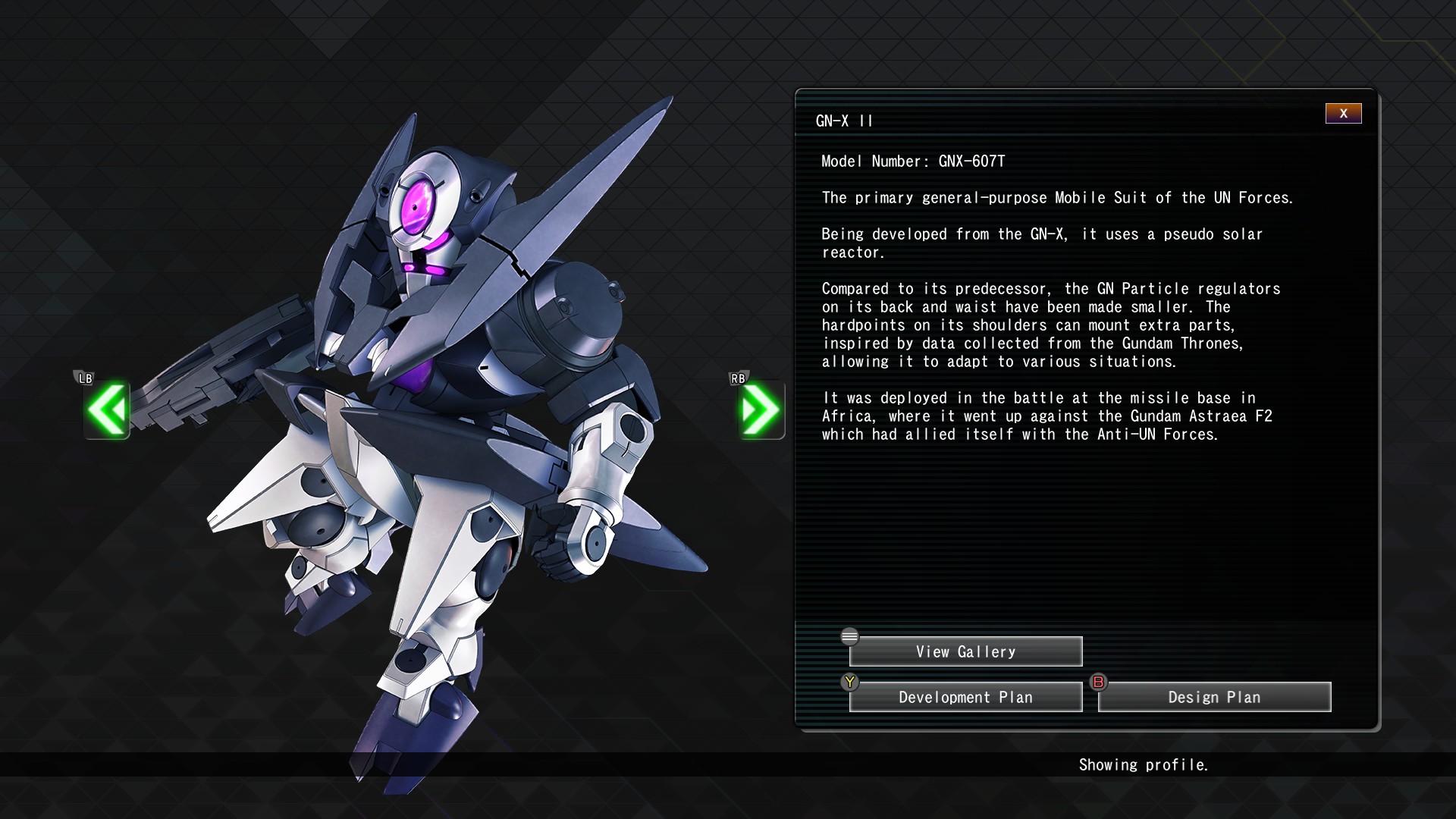This screenshot has height=819, width=1456.
Task: Show the Development Plan
Action: click(x=965, y=697)
